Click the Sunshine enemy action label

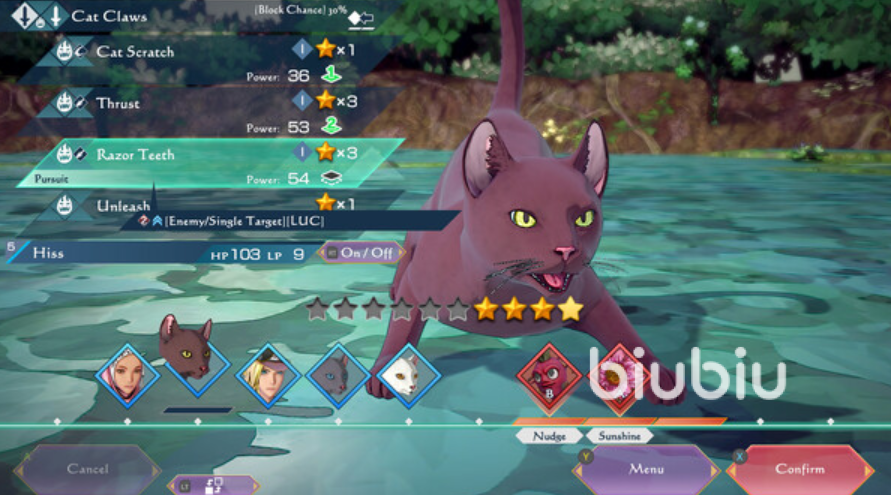[x=619, y=436]
